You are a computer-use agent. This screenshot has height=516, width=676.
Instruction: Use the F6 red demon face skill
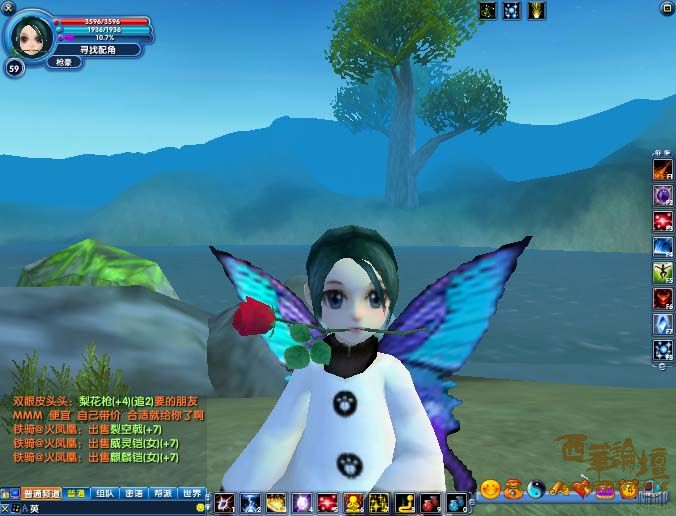(662, 298)
